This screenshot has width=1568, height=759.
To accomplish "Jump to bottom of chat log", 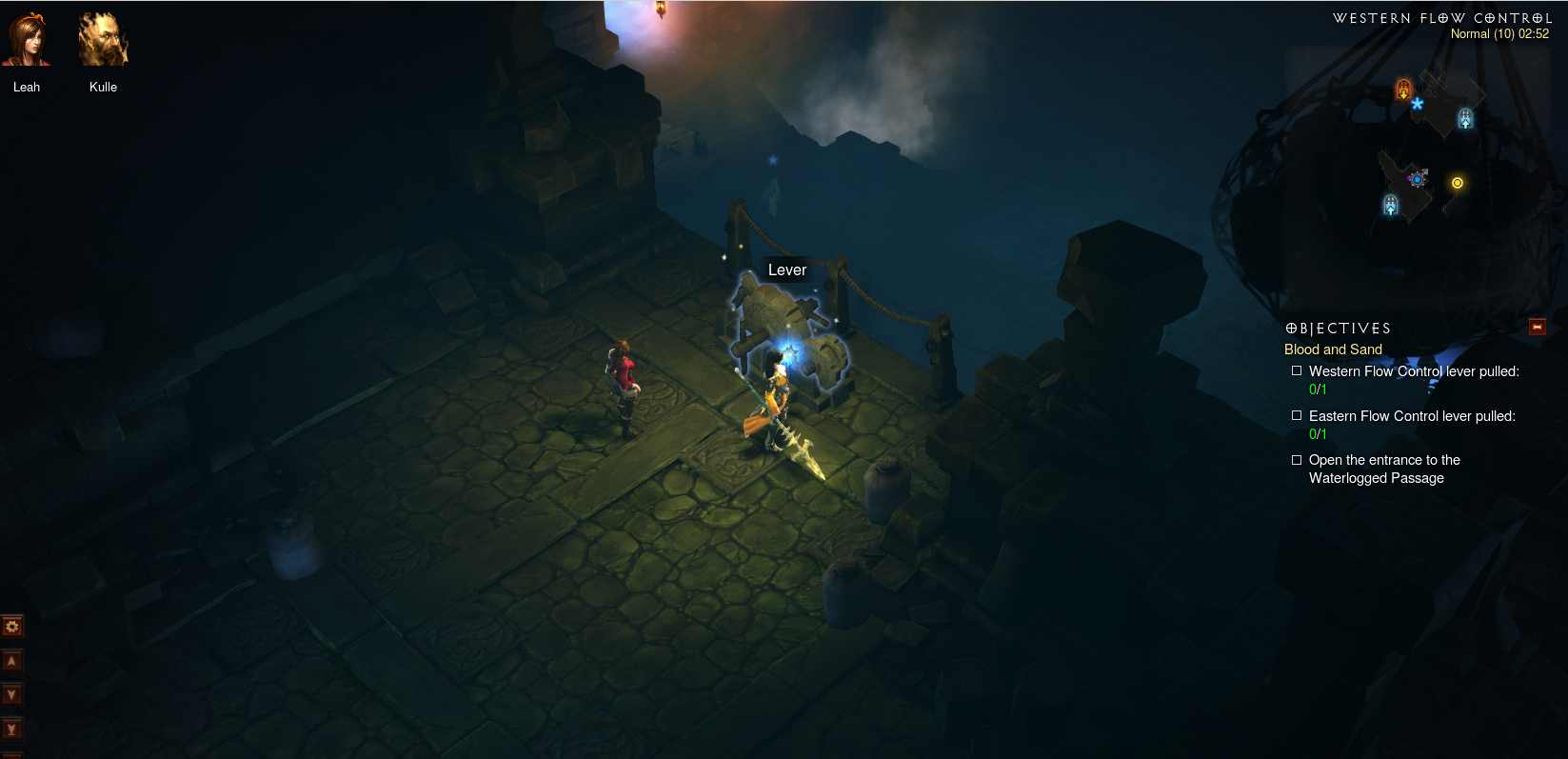I will click(x=12, y=729).
